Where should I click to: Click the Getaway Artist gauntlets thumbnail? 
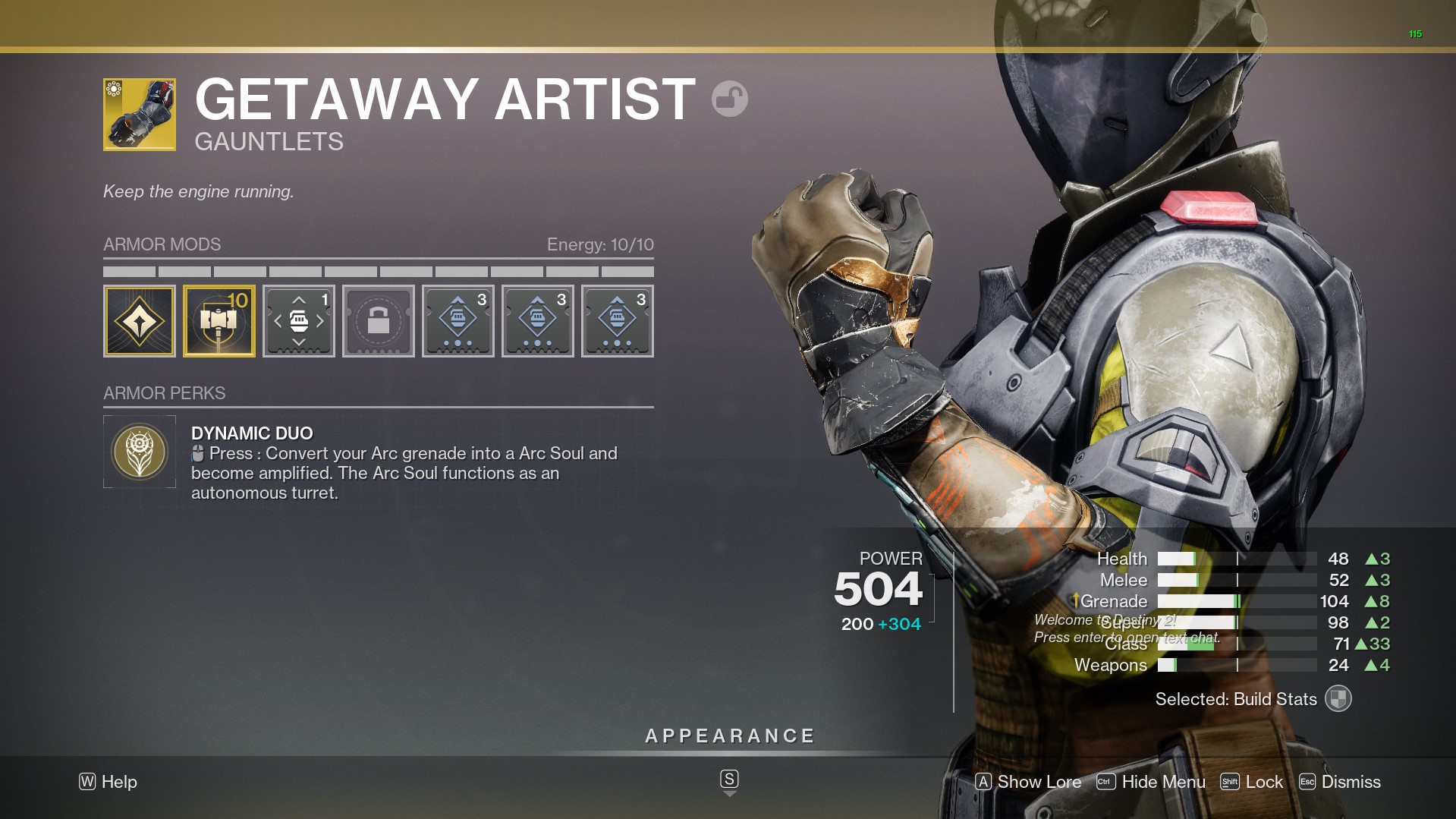140,115
